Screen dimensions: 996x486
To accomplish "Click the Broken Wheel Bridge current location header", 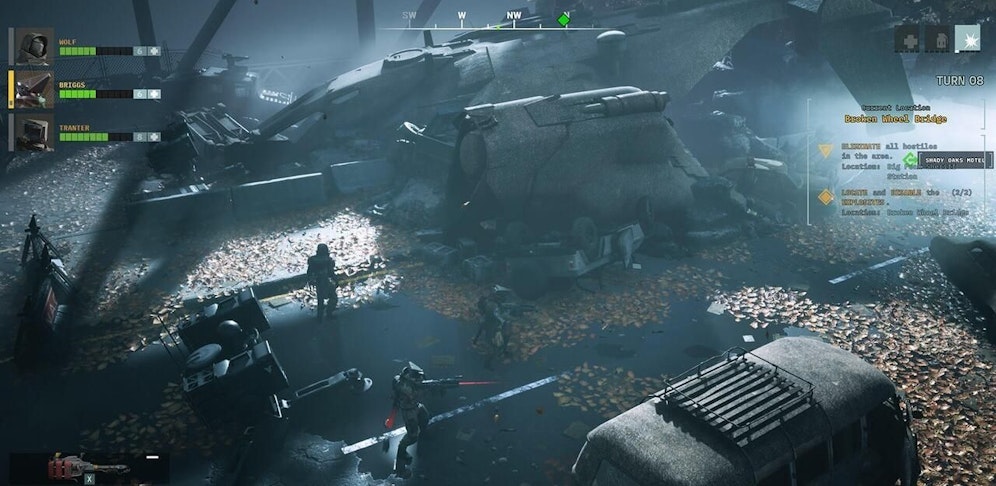I will (894, 119).
